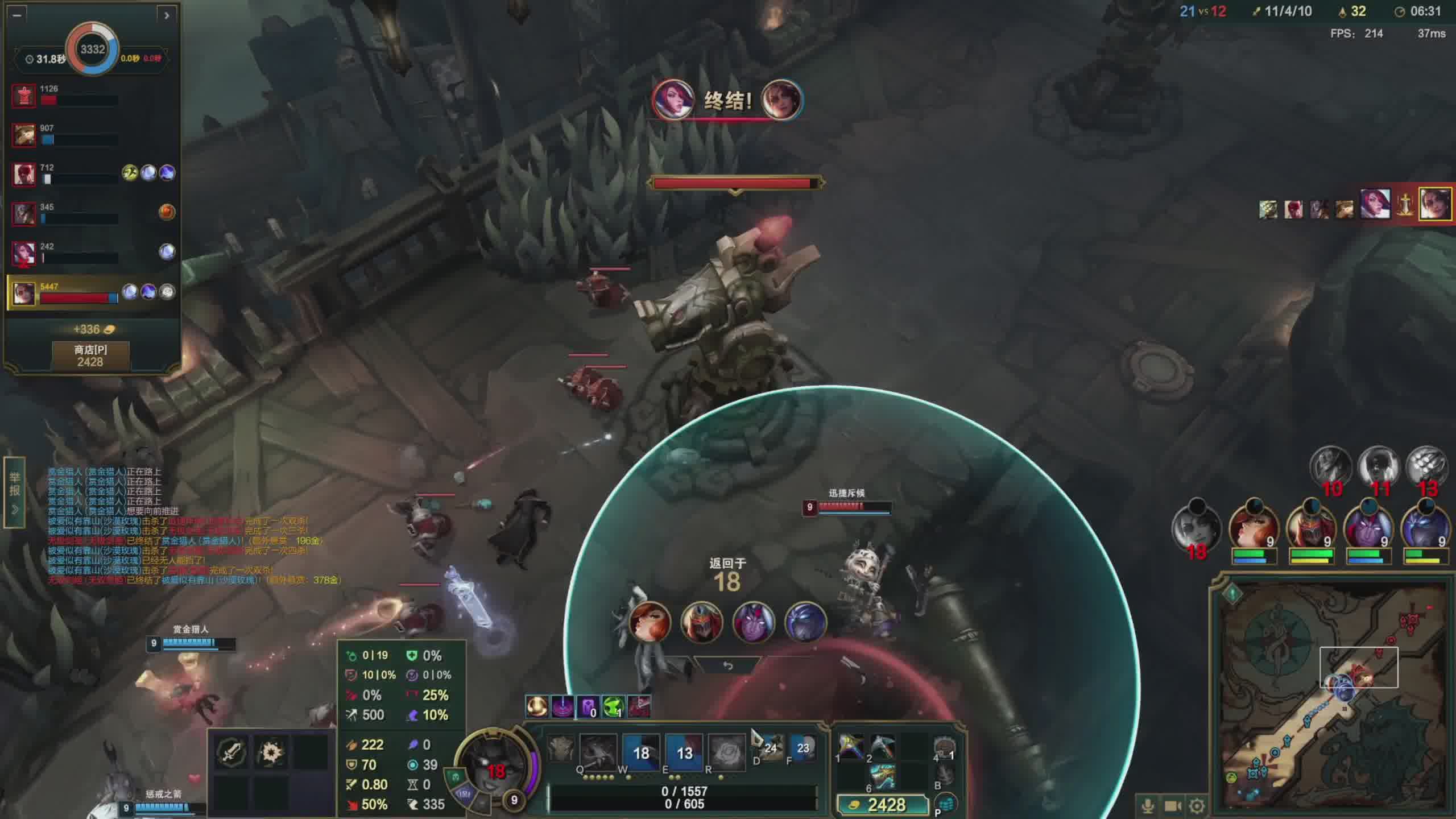Image resolution: width=1456 pixels, height=819 pixels.
Task: Click the W ability showing 18 cooldown
Action: click(641, 752)
